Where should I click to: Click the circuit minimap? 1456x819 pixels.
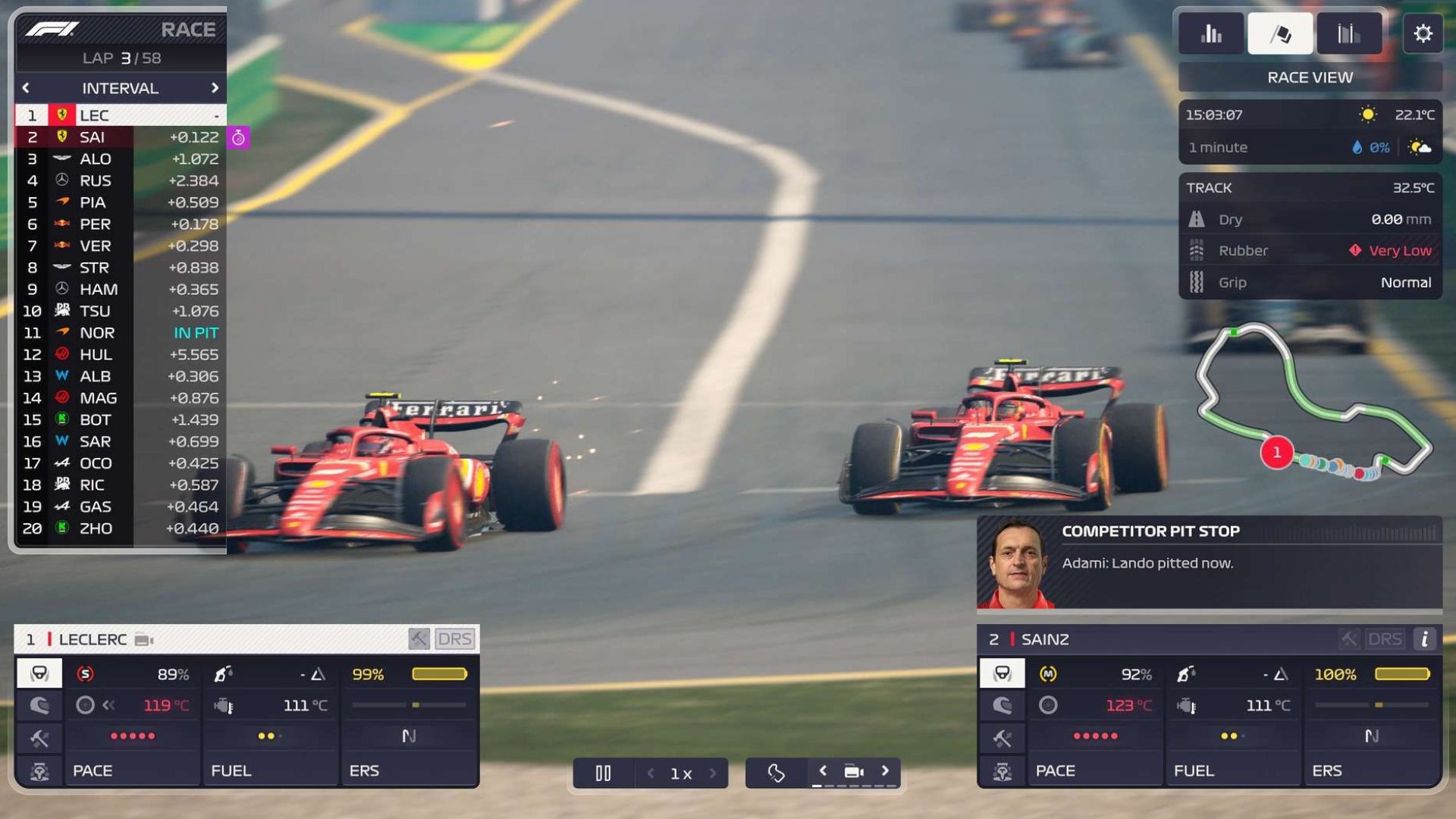1312,402
